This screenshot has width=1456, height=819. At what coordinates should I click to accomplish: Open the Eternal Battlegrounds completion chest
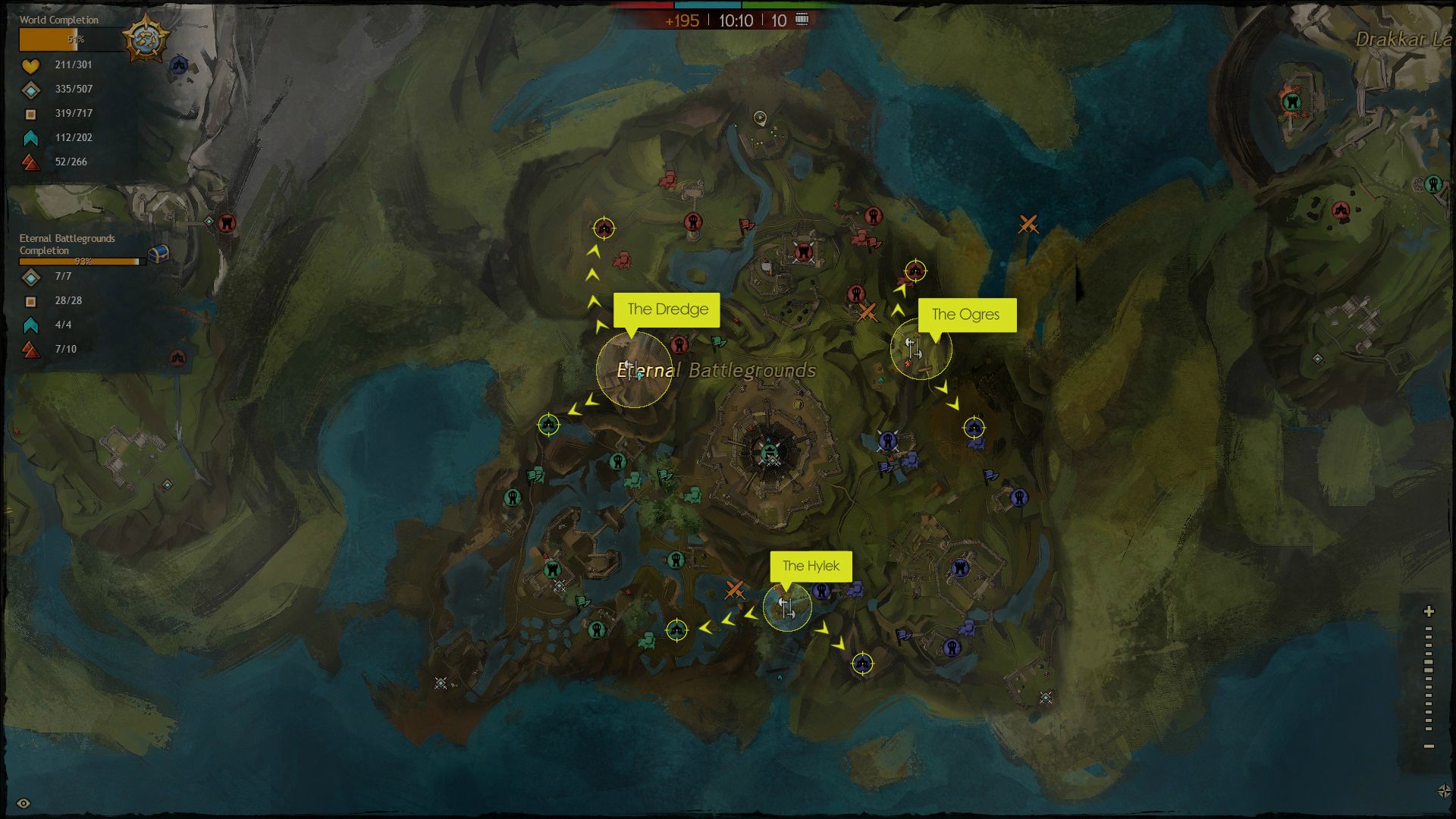pos(158,253)
